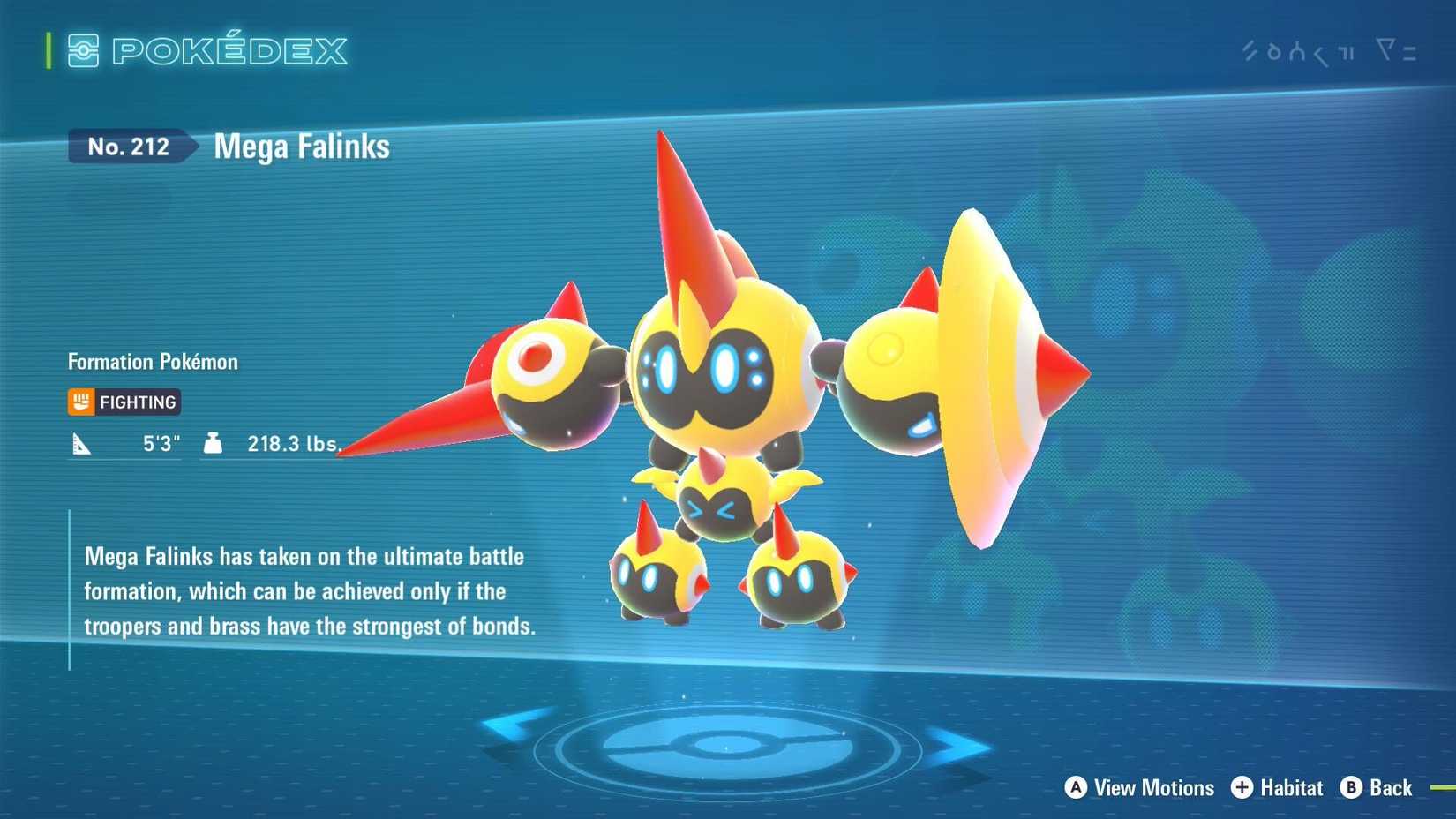Viewport: 1456px width, 819px height.
Task: Click the weight scale icon beside 218.3 lbs
Action: click(x=212, y=444)
